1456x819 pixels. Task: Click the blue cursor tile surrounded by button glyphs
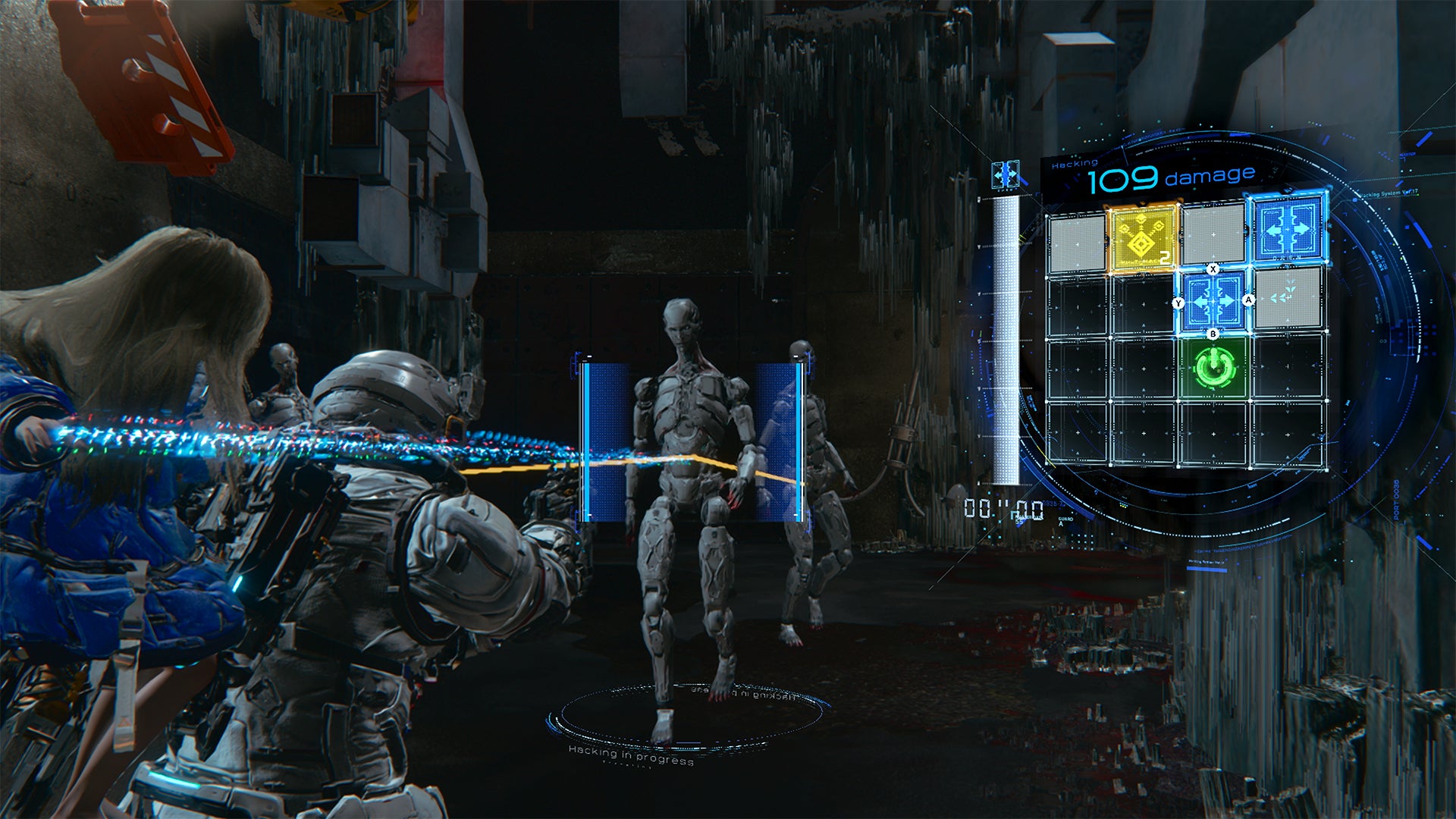pos(1213,302)
